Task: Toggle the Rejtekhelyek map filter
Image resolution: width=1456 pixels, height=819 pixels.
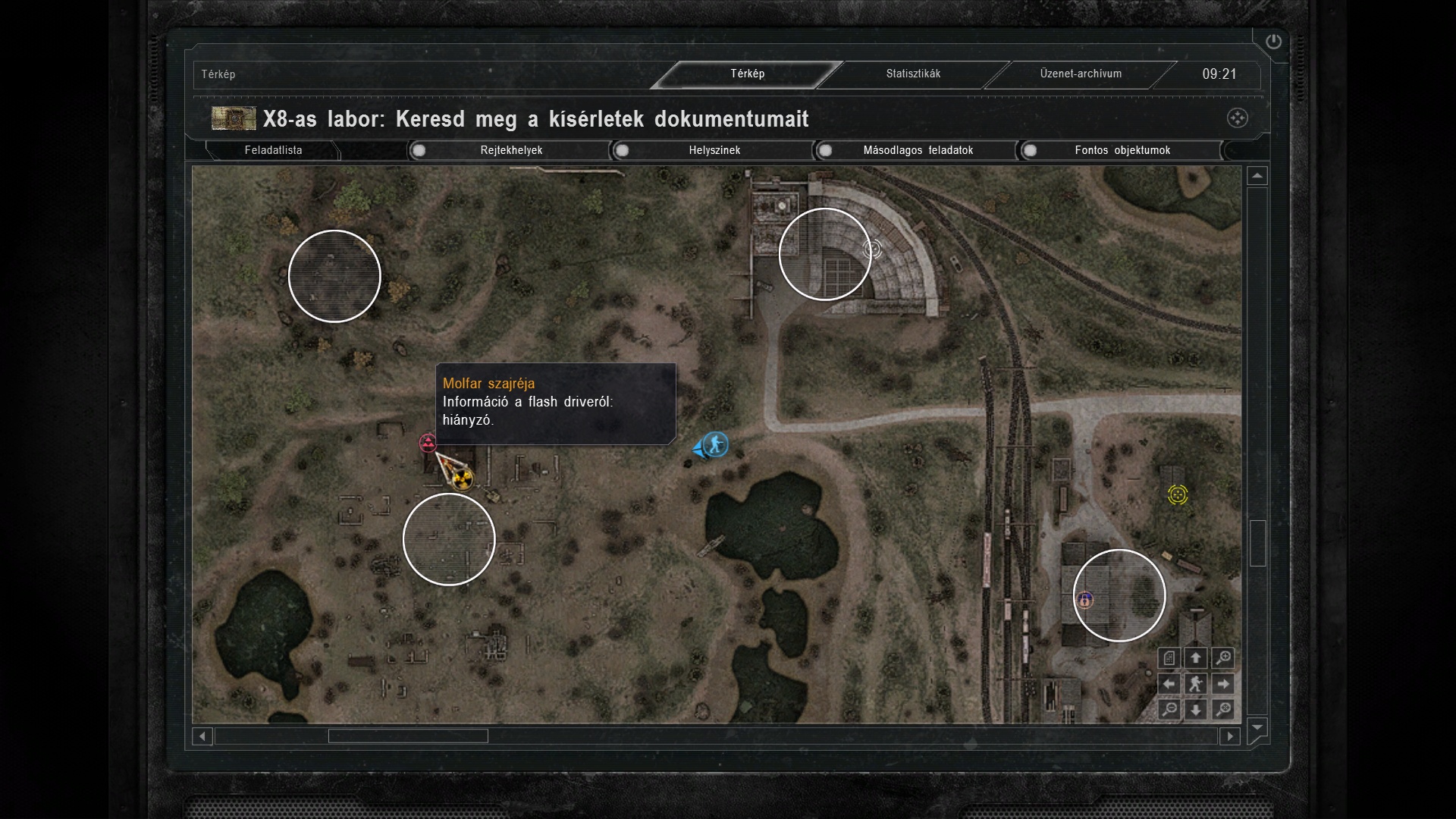Action: point(419,150)
